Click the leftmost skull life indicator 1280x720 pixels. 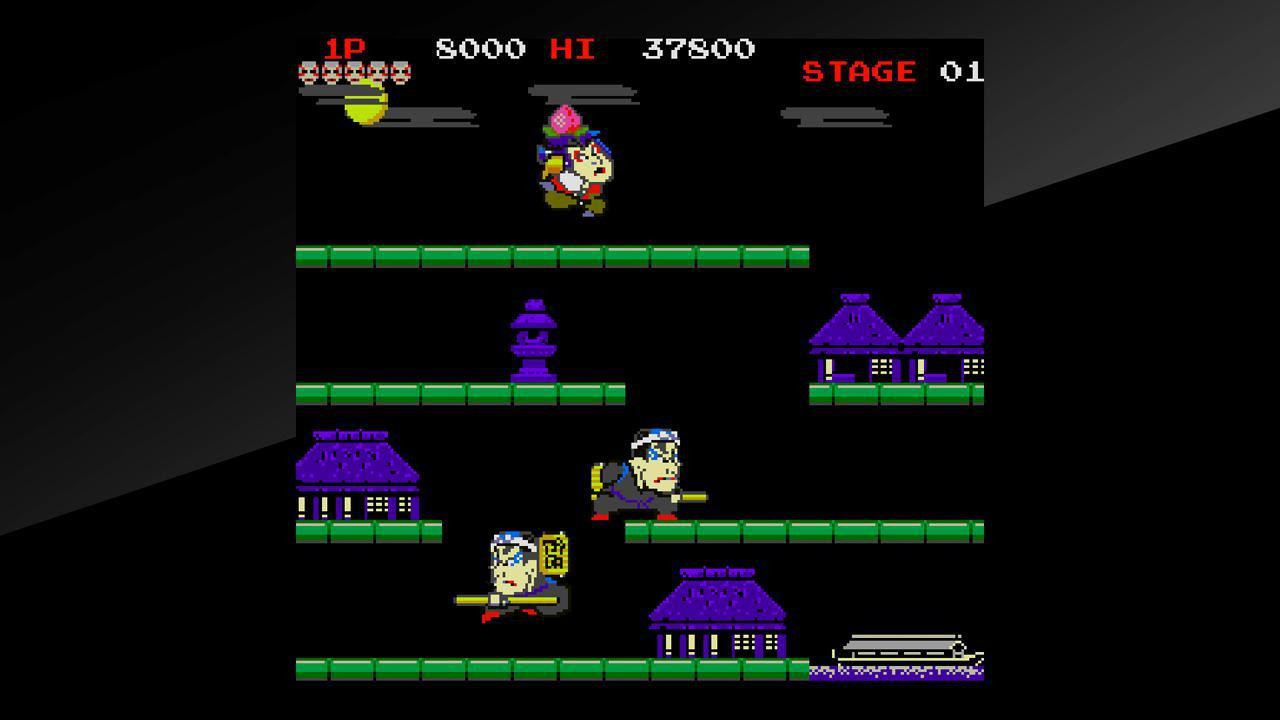(x=306, y=72)
